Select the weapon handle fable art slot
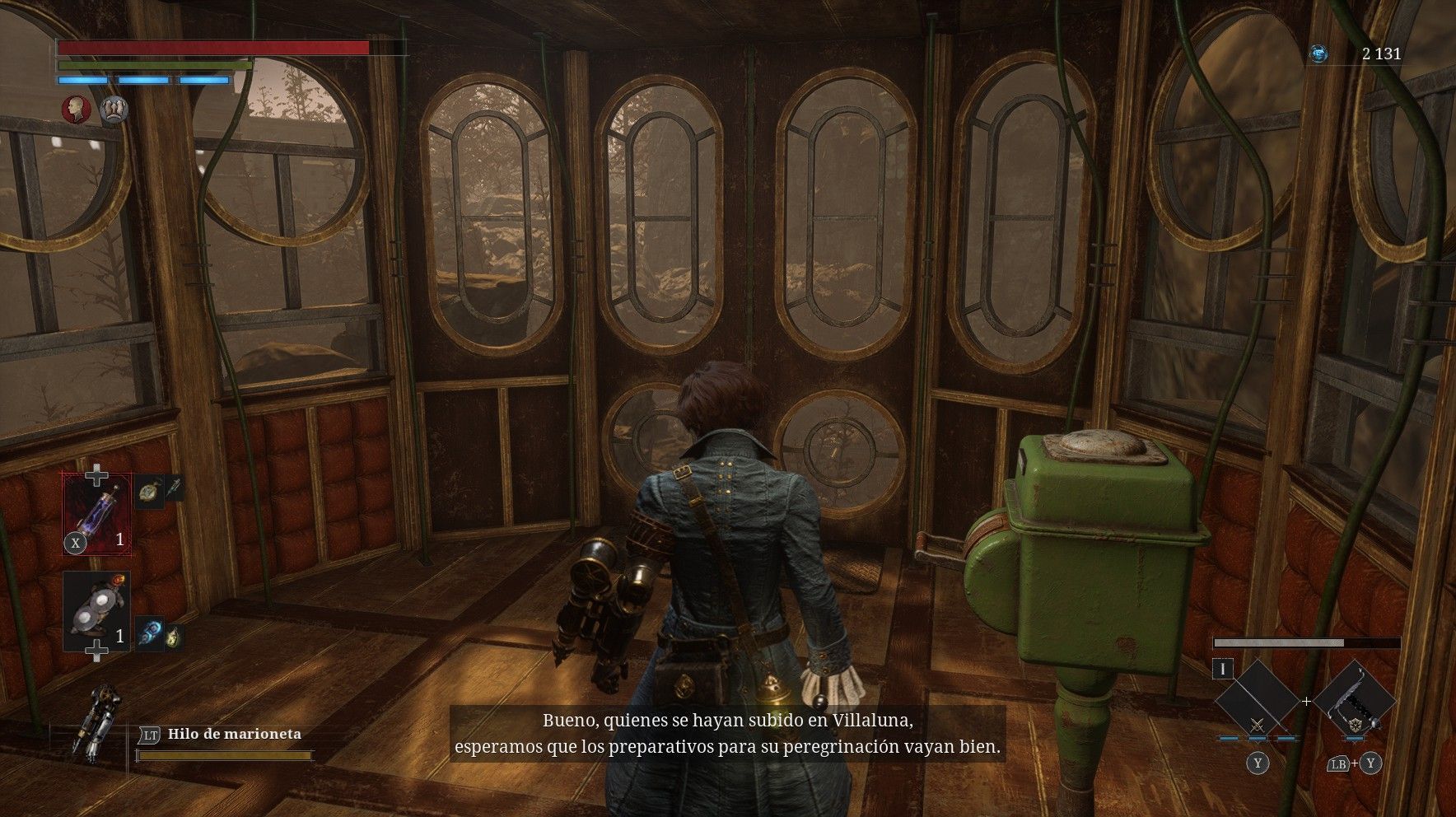1456x817 pixels. (x=1355, y=700)
